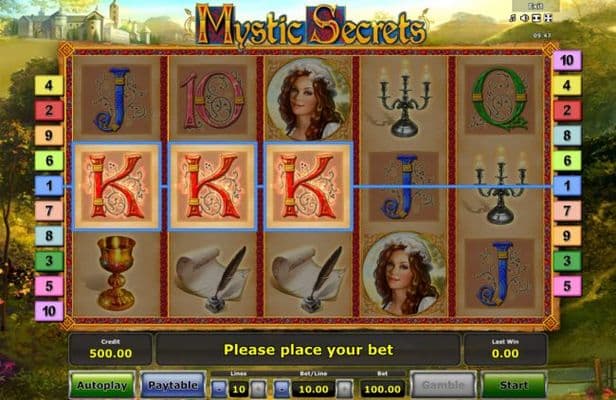
Task: Increase the number of Lines
Action: (x=255, y=387)
